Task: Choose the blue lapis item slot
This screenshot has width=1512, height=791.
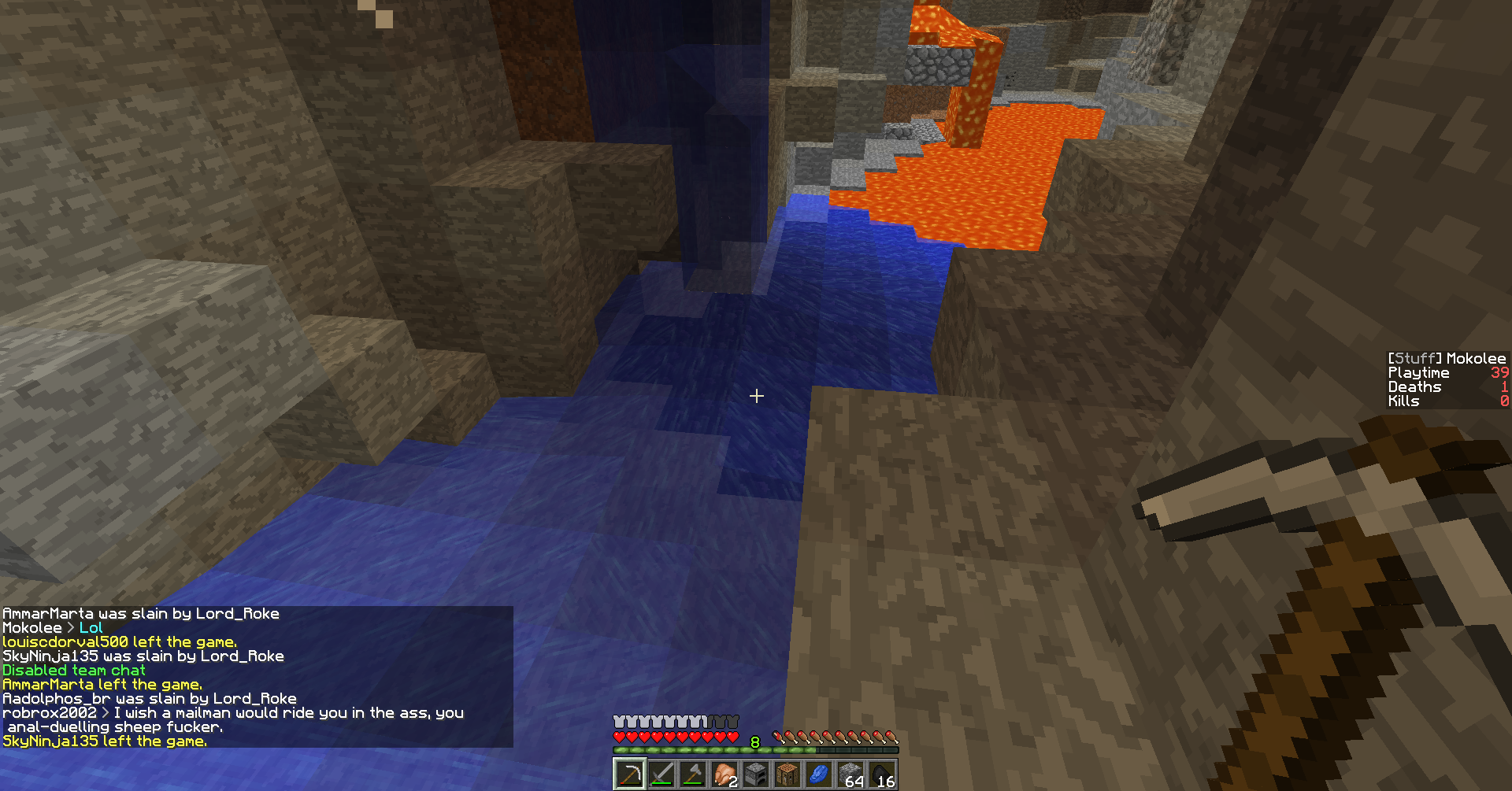Action: click(819, 774)
